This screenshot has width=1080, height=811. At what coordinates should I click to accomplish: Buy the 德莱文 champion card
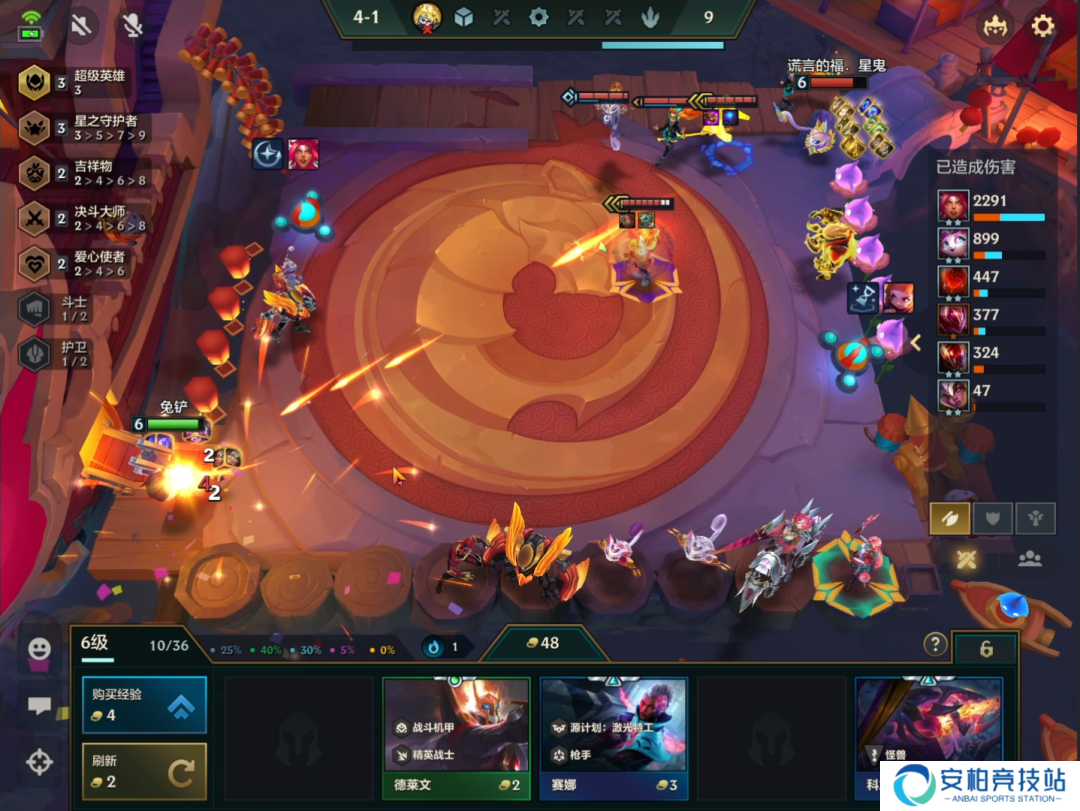456,735
